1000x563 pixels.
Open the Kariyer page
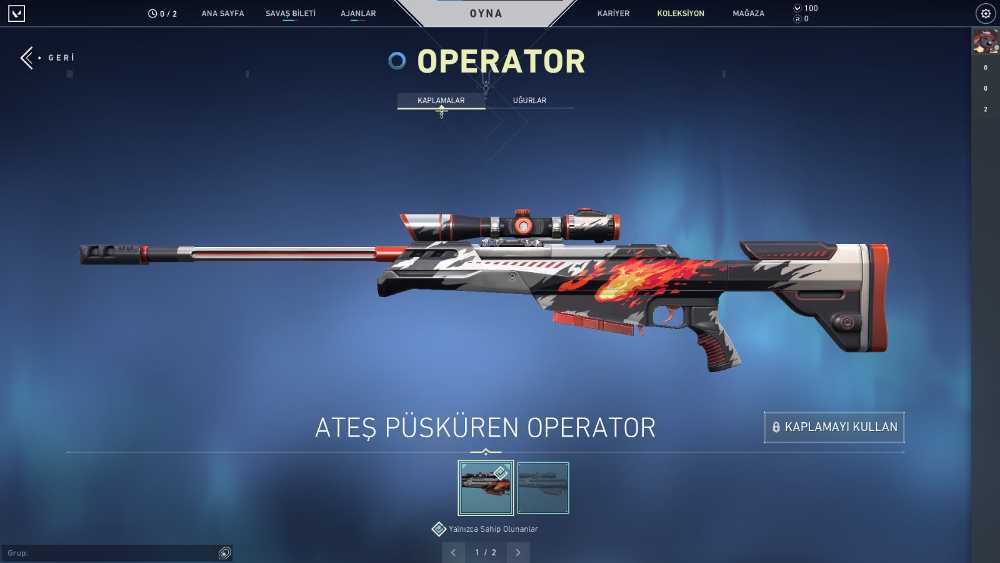pyautogui.click(x=613, y=14)
